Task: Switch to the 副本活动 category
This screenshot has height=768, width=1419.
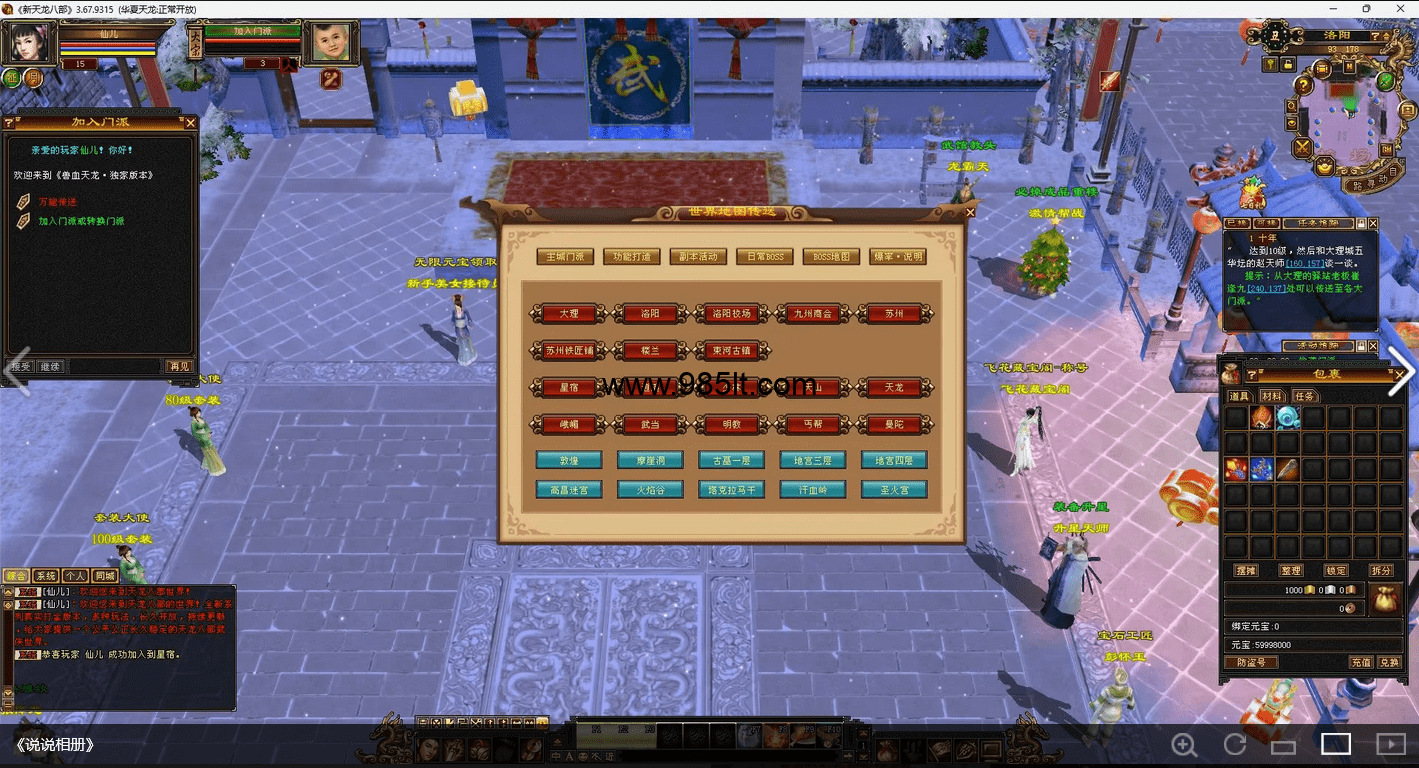Action: click(699, 257)
